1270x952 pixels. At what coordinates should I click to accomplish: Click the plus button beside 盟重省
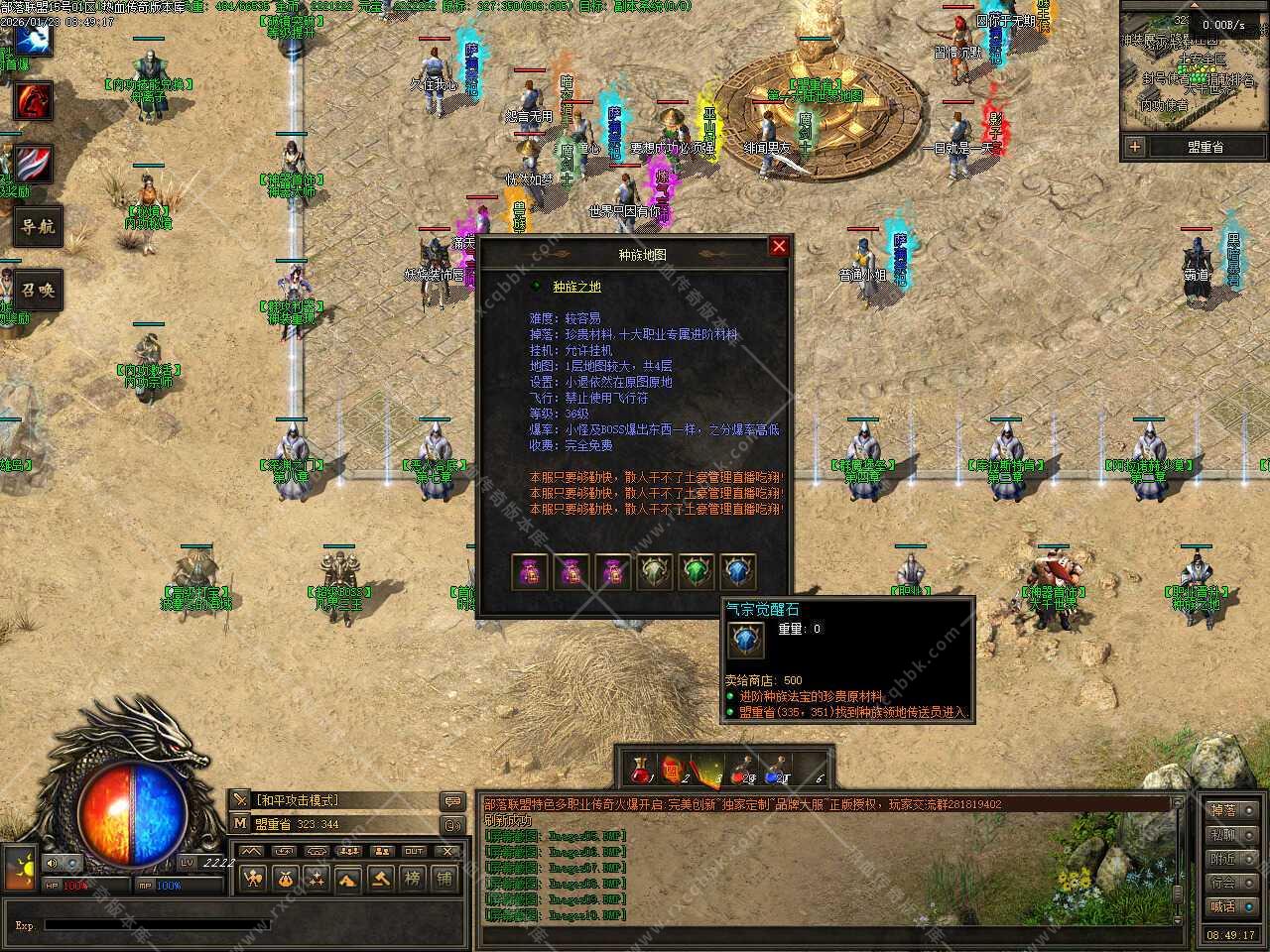(1134, 147)
